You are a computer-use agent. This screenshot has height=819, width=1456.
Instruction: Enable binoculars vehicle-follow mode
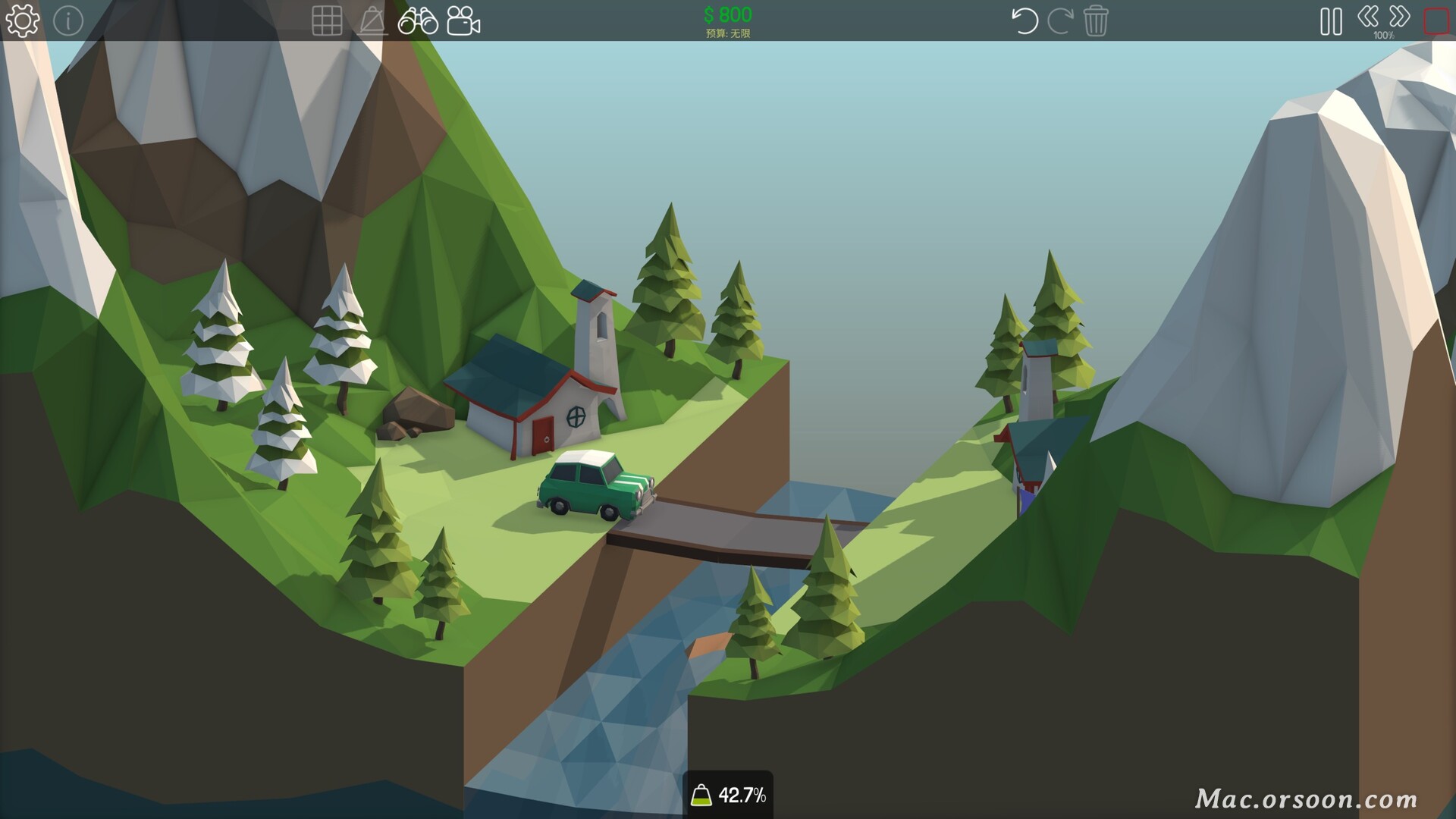pyautogui.click(x=419, y=22)
